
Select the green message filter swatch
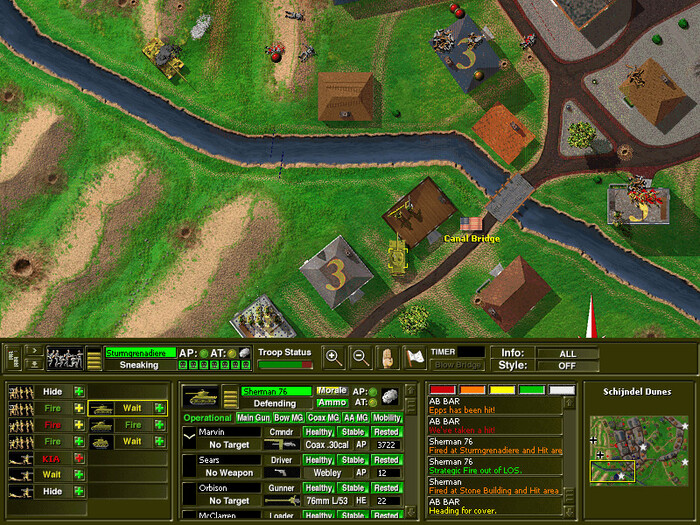pos(531,390)
